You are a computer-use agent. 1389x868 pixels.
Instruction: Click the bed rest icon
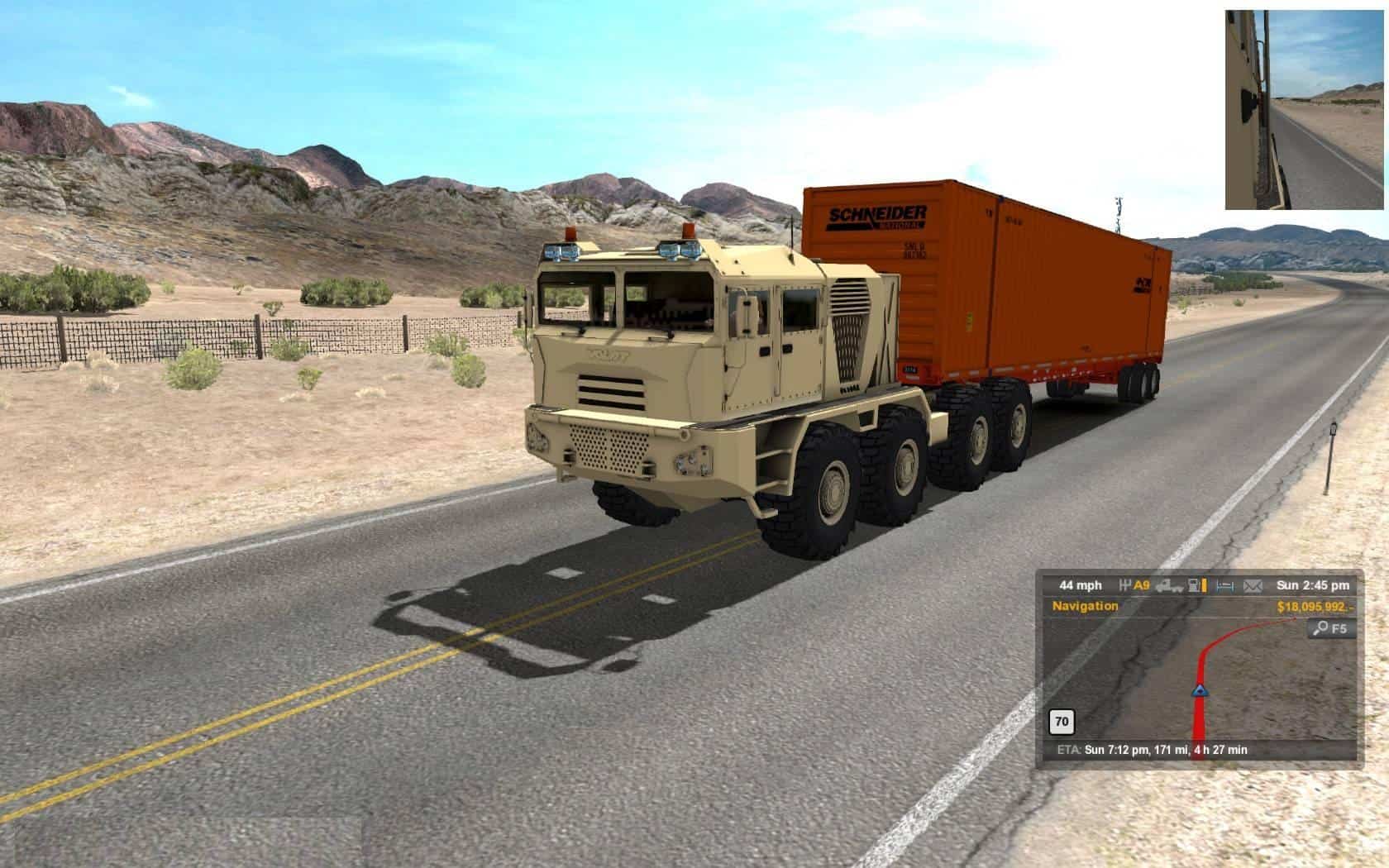[x=1224, y=585]
